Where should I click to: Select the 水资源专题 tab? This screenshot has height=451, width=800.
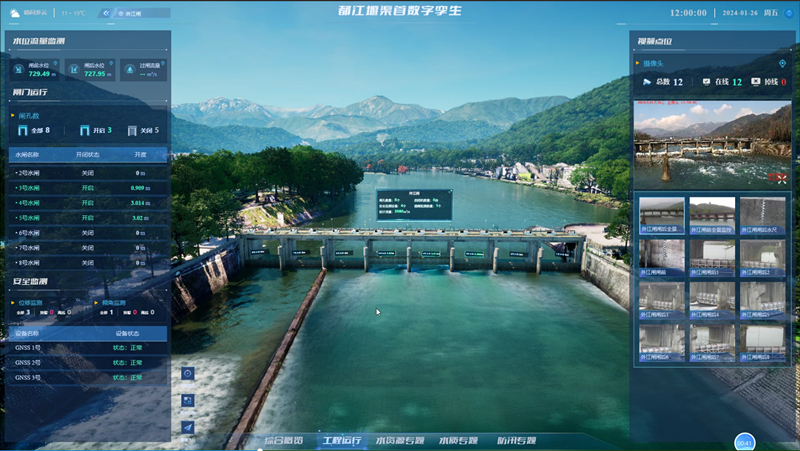tap(400, 440)
